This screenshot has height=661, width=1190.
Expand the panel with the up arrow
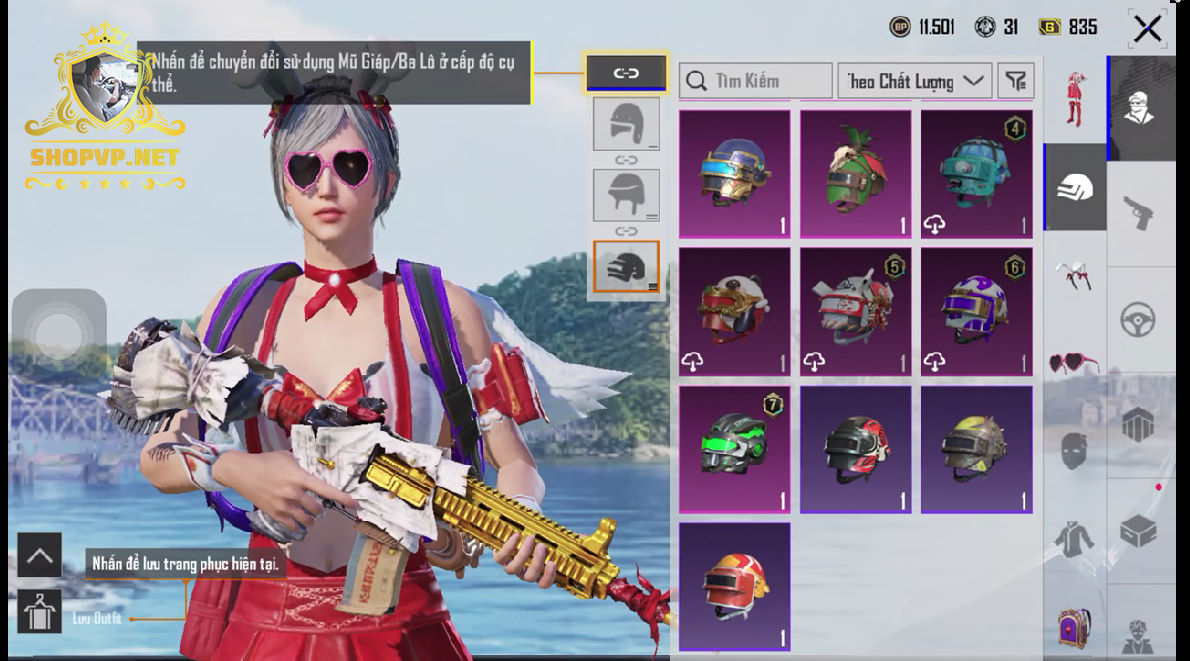[x=39, y=555]
